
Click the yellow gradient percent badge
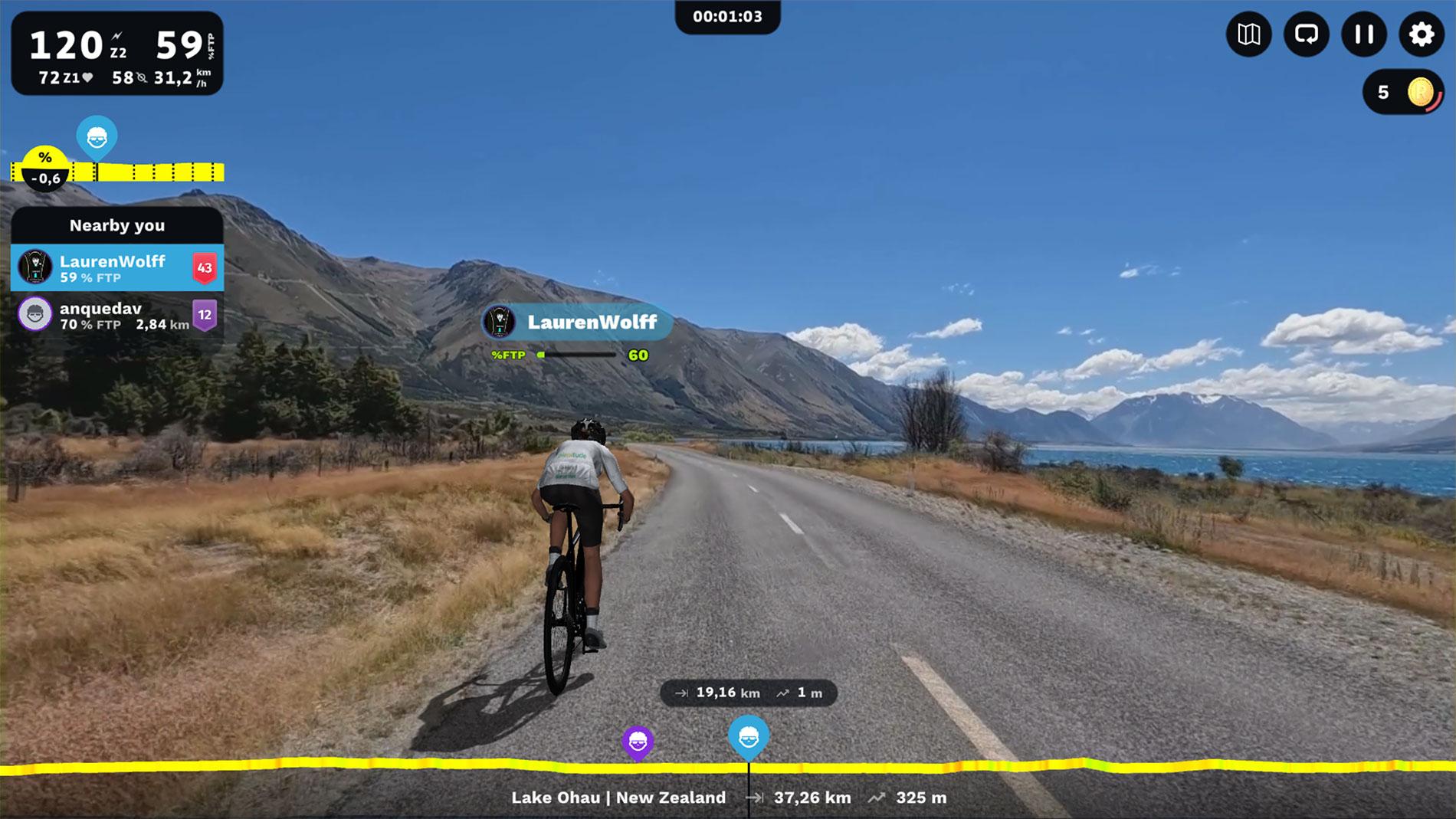click(45, 168)
